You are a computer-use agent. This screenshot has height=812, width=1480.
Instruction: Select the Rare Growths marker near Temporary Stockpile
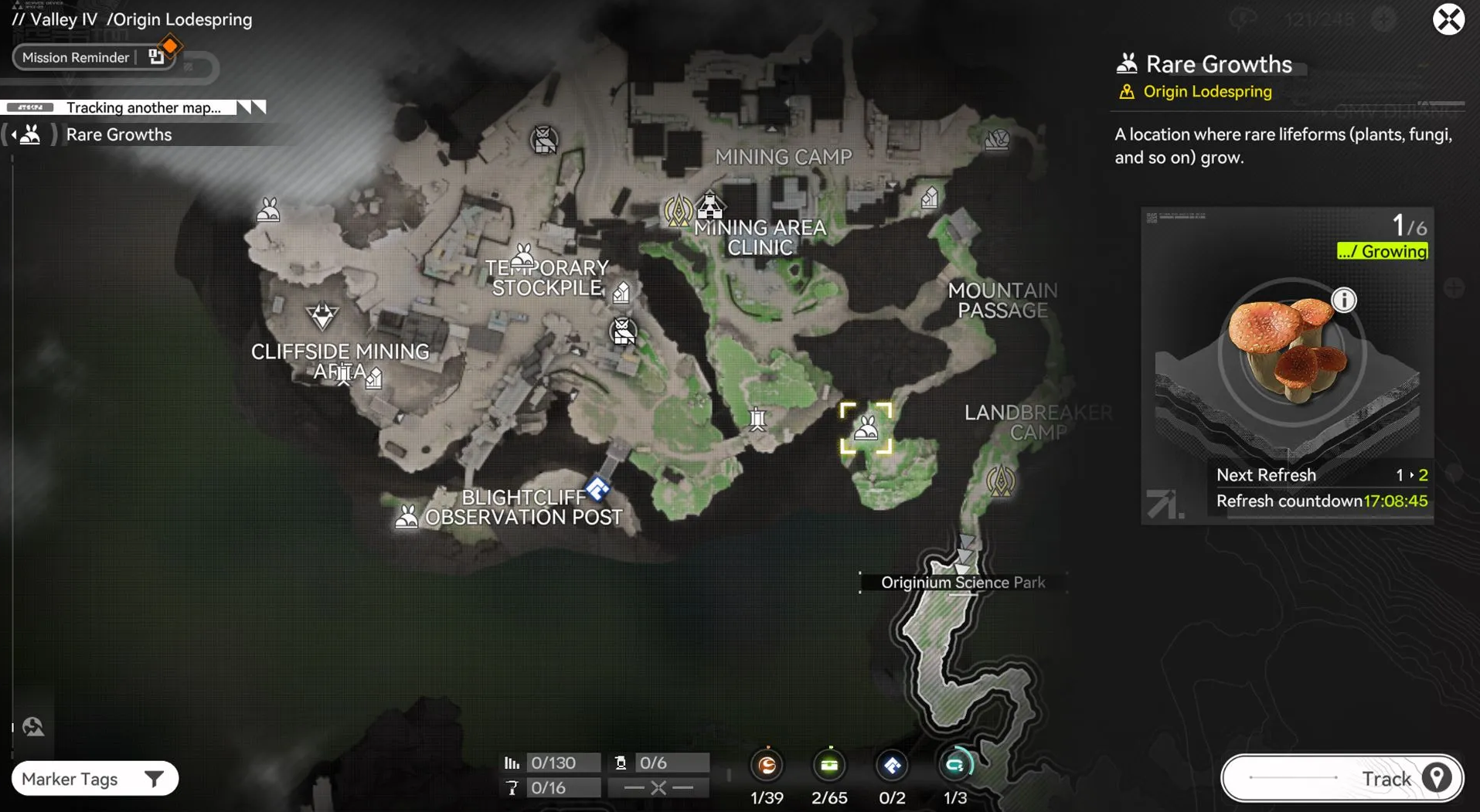(x=524, y=256)
